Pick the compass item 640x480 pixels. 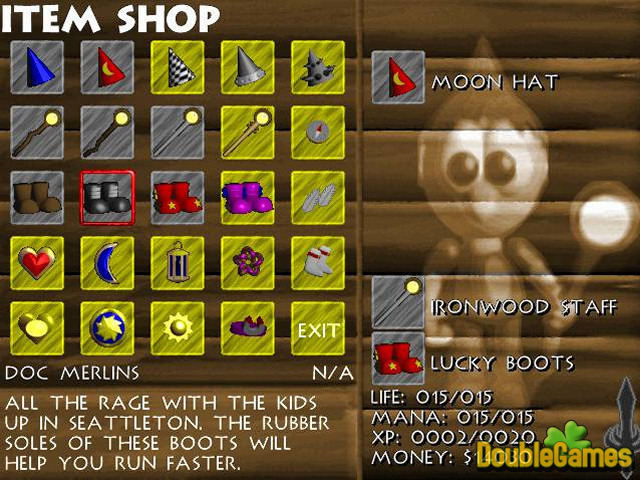pos(317,131)
